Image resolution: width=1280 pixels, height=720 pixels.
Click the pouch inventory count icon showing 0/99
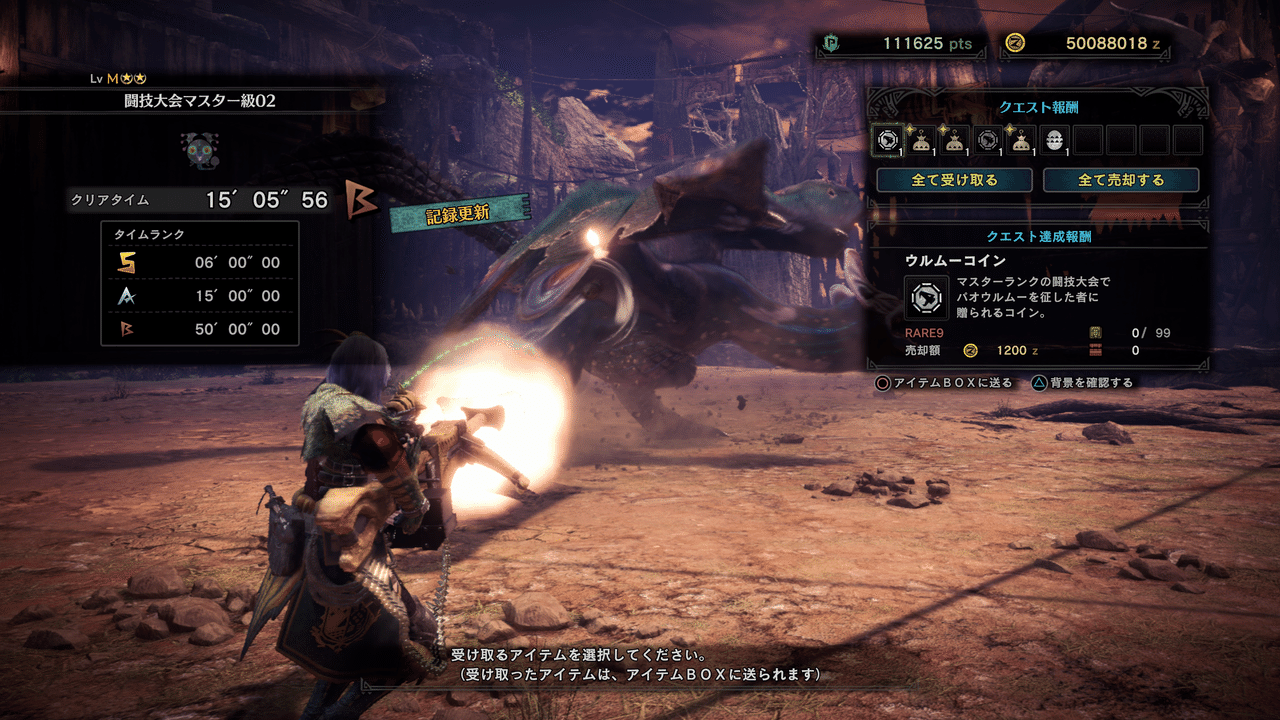[x=1095, y=332]
